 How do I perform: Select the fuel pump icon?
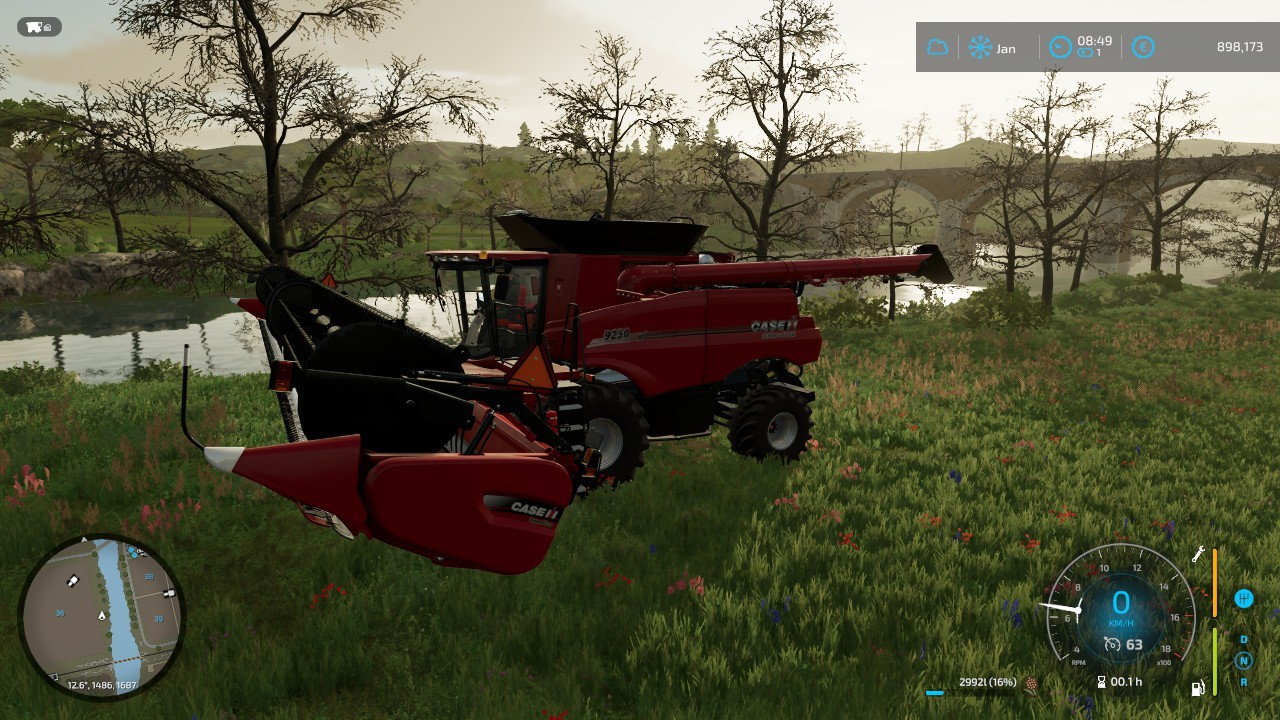coord(1197,688)
